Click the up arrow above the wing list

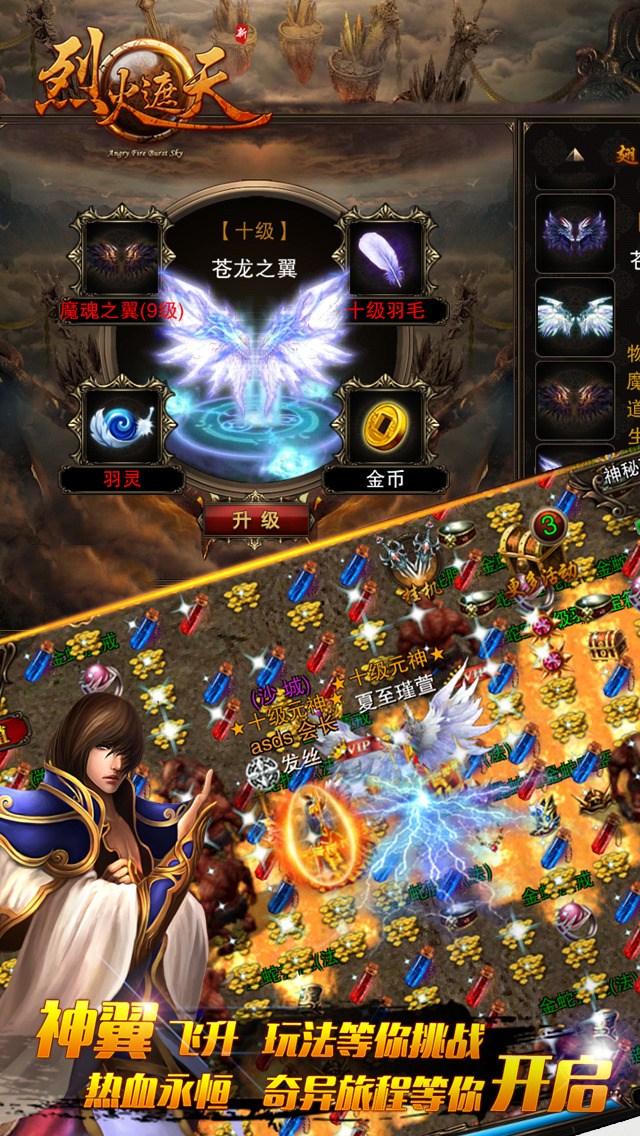575,155
